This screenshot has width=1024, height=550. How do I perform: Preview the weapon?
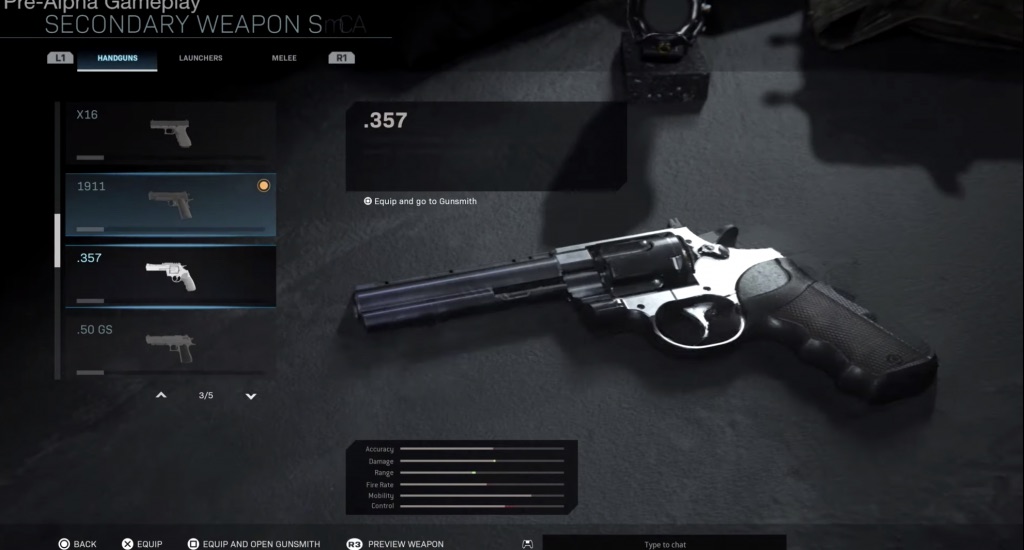click(395, 544)
